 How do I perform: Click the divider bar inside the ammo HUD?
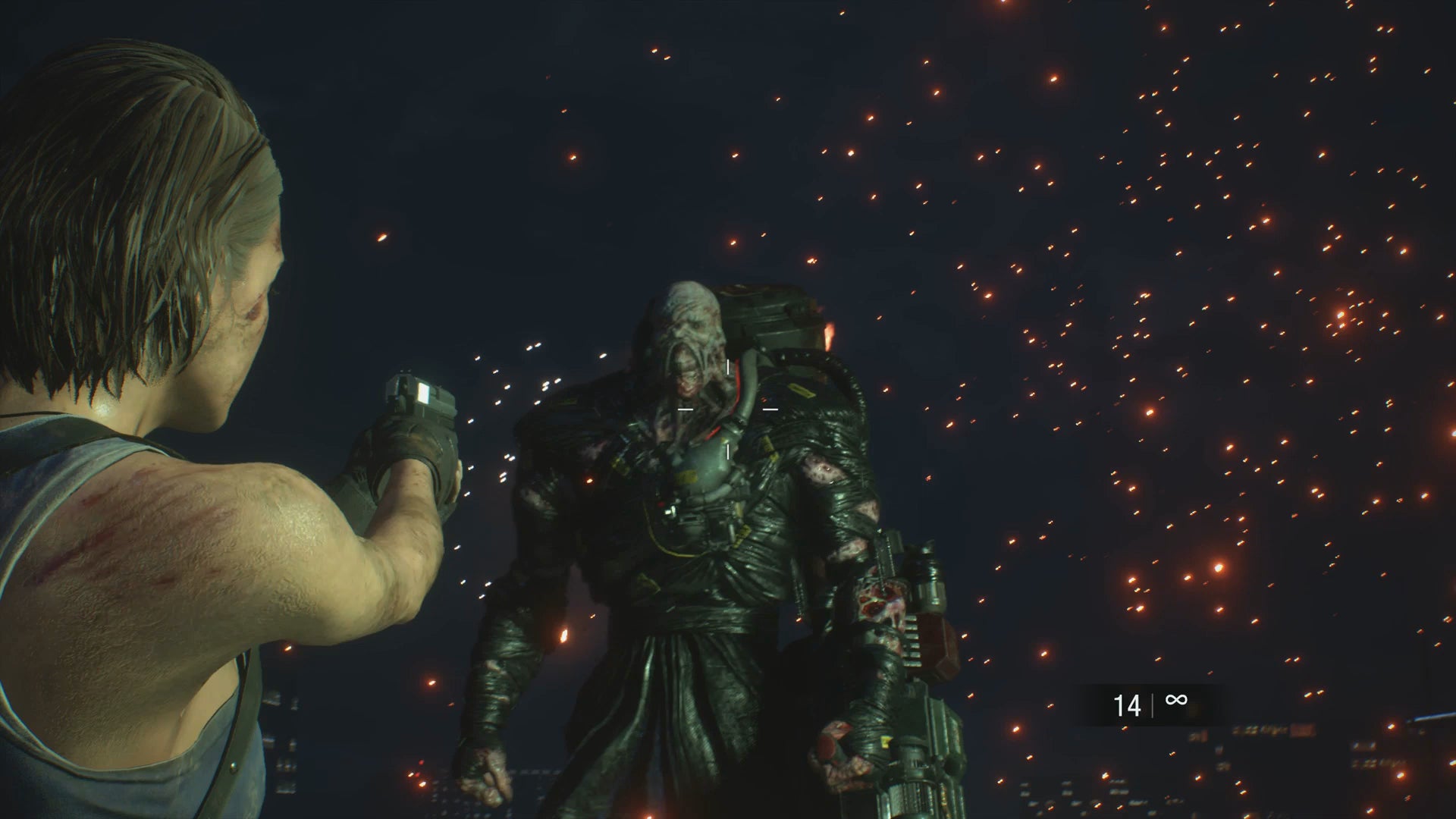[x=1152, y=705]
